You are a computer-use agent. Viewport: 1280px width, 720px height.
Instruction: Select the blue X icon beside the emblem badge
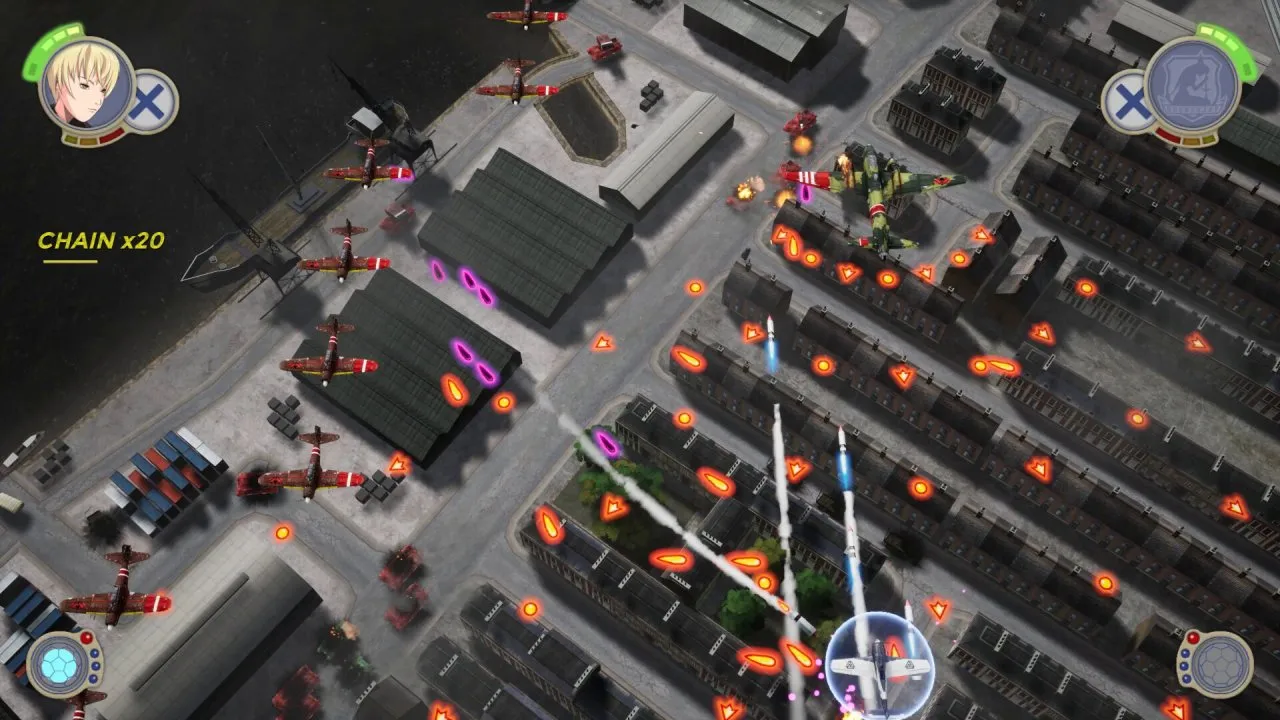pyautogui.click(x=1128, y=101)
